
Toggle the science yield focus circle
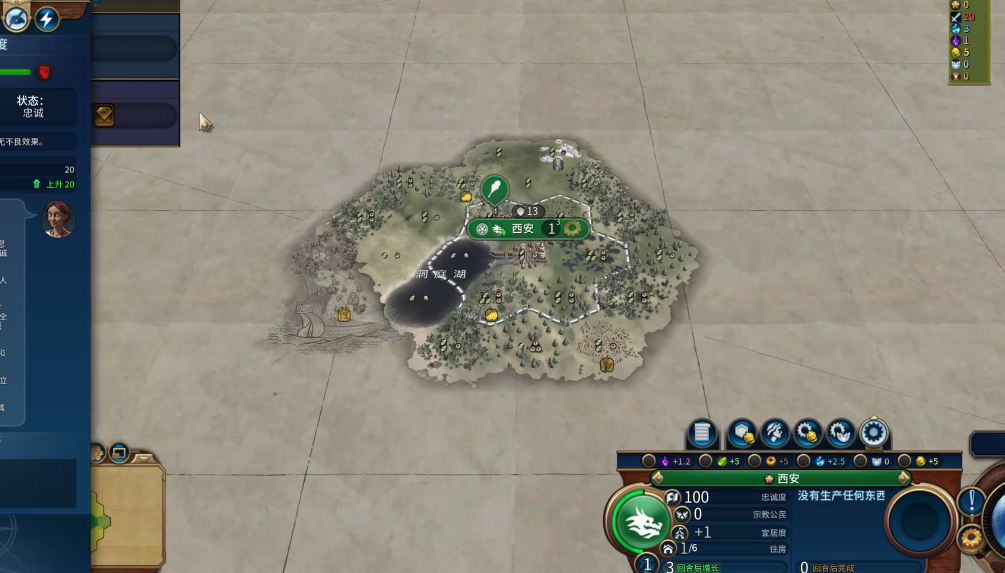805,461
